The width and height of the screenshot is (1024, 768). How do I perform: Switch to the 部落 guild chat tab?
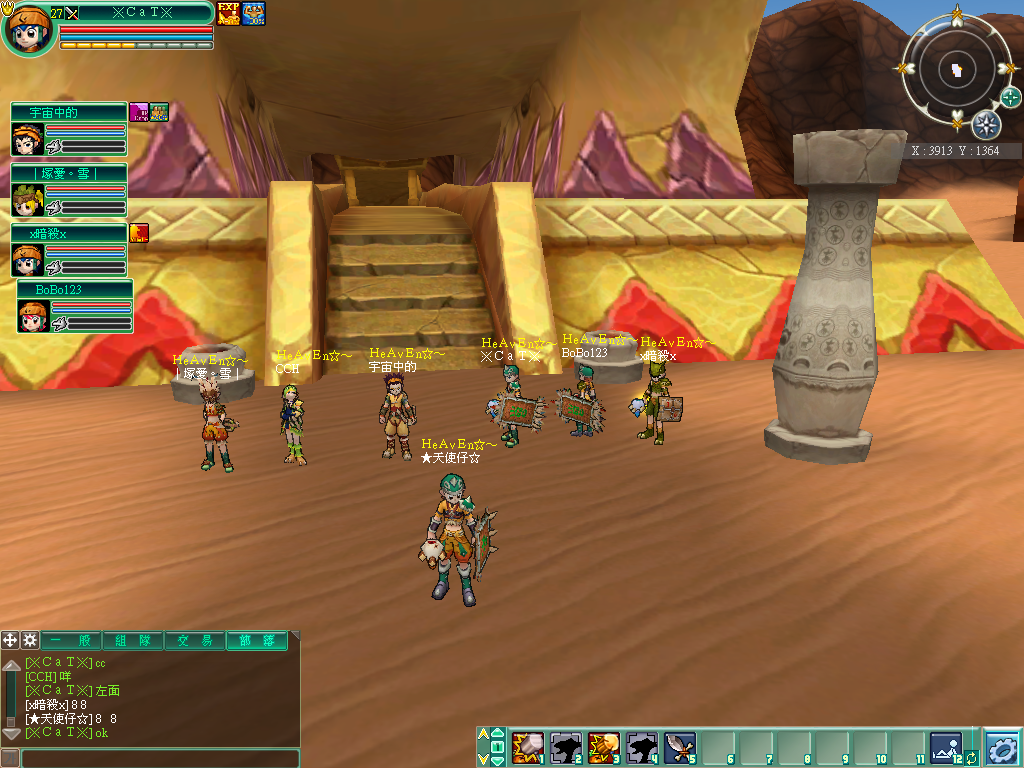(x=257, y=640)
